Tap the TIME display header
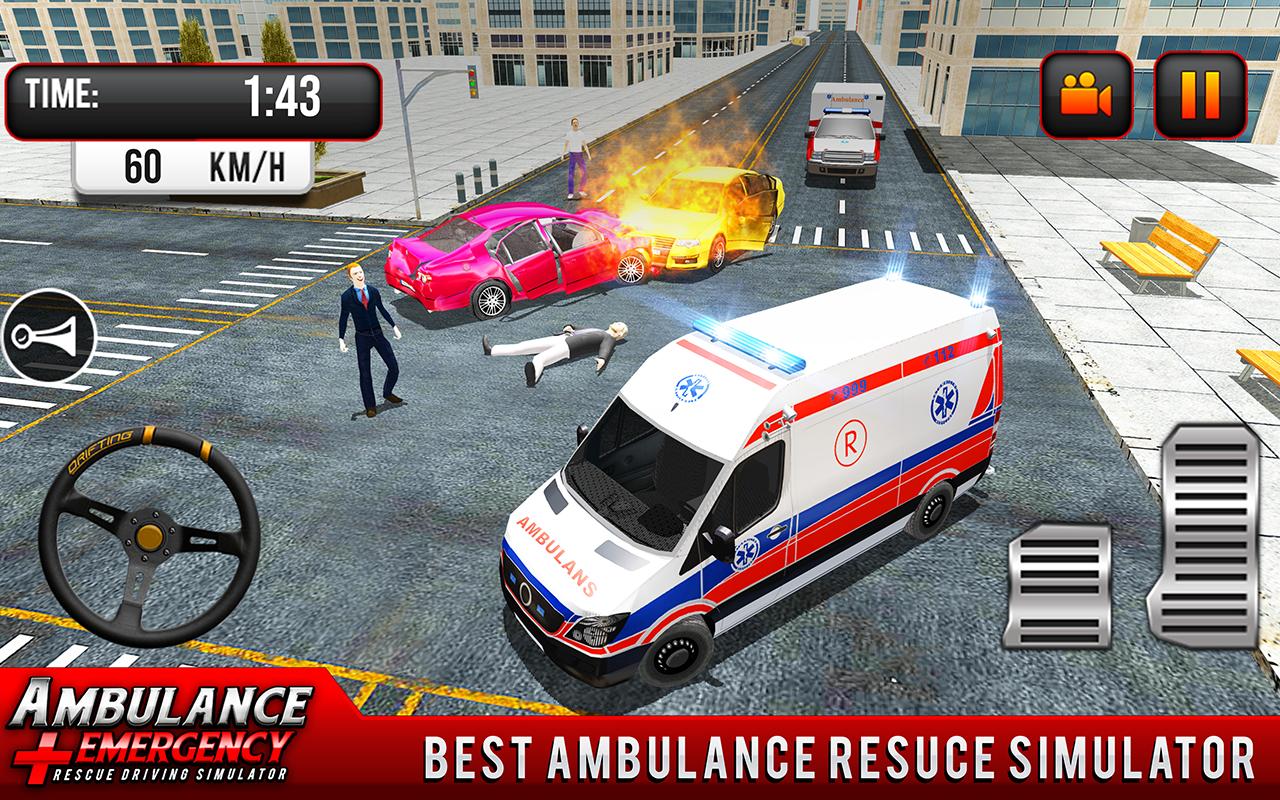This screenshot has width=1280, height=800. [62, 93]
